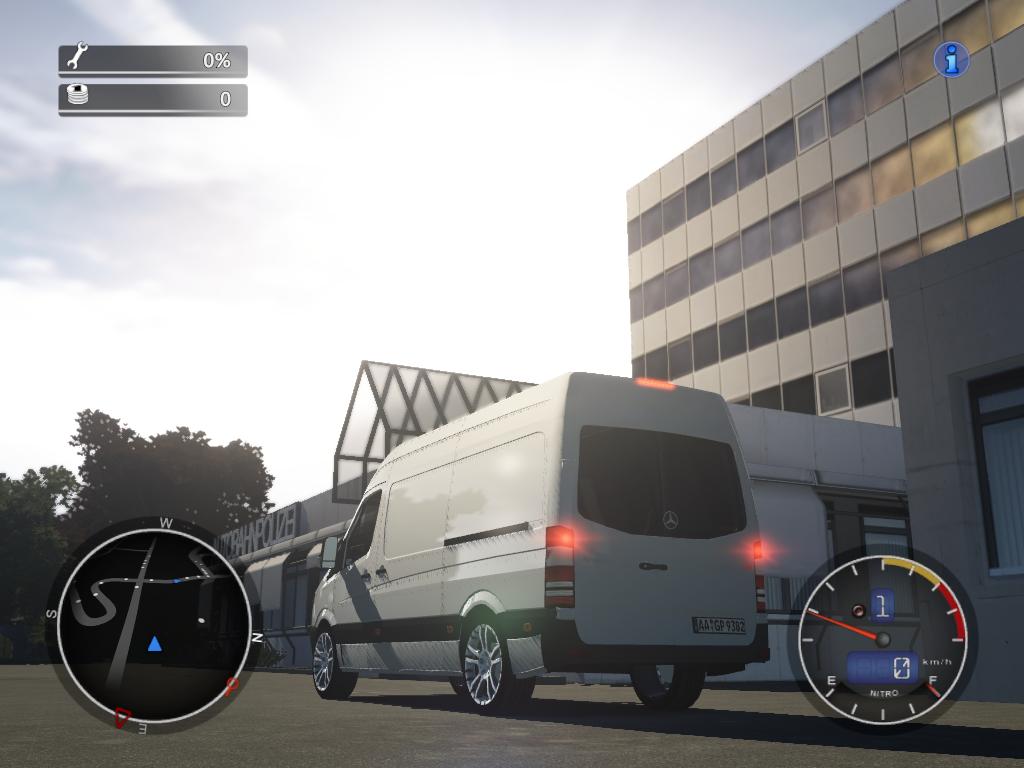Select the red circle marker on minimap rim
The height and width of the screenshot is (768, 1024).
click(x=233, y=685)
